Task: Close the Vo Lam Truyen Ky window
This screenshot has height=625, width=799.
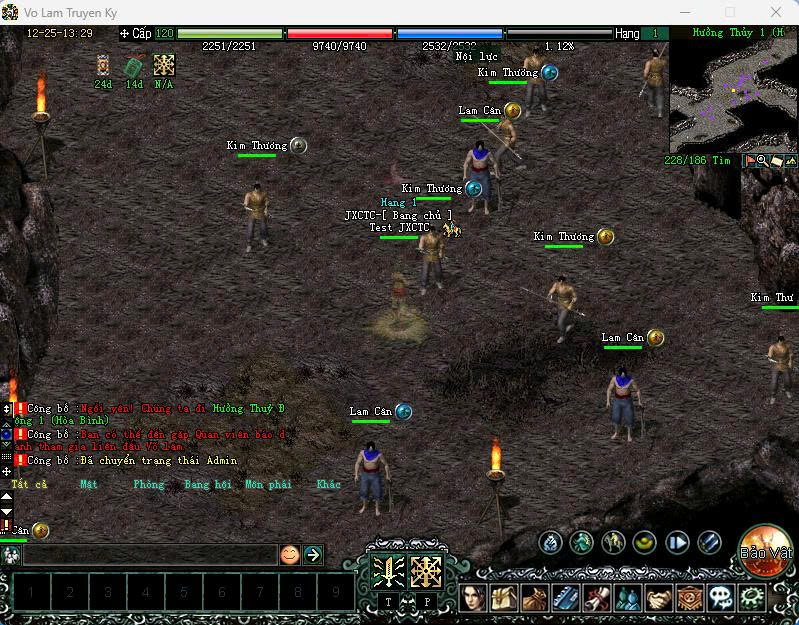Action: [x=776, y=12]
